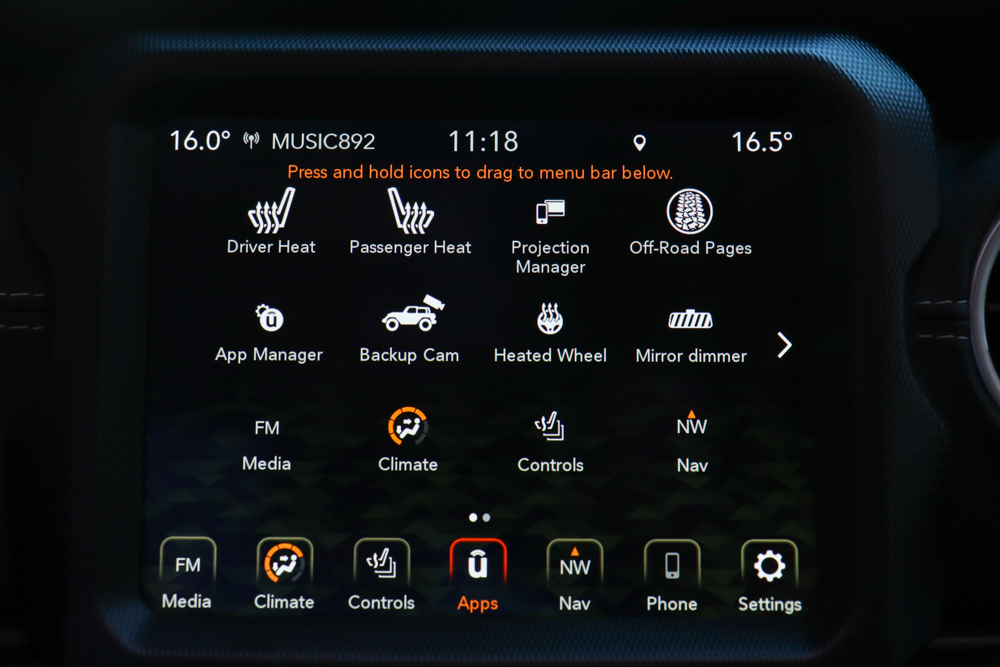Select Controls in the bottom menu bar
1000x667 pixels.
381,567
